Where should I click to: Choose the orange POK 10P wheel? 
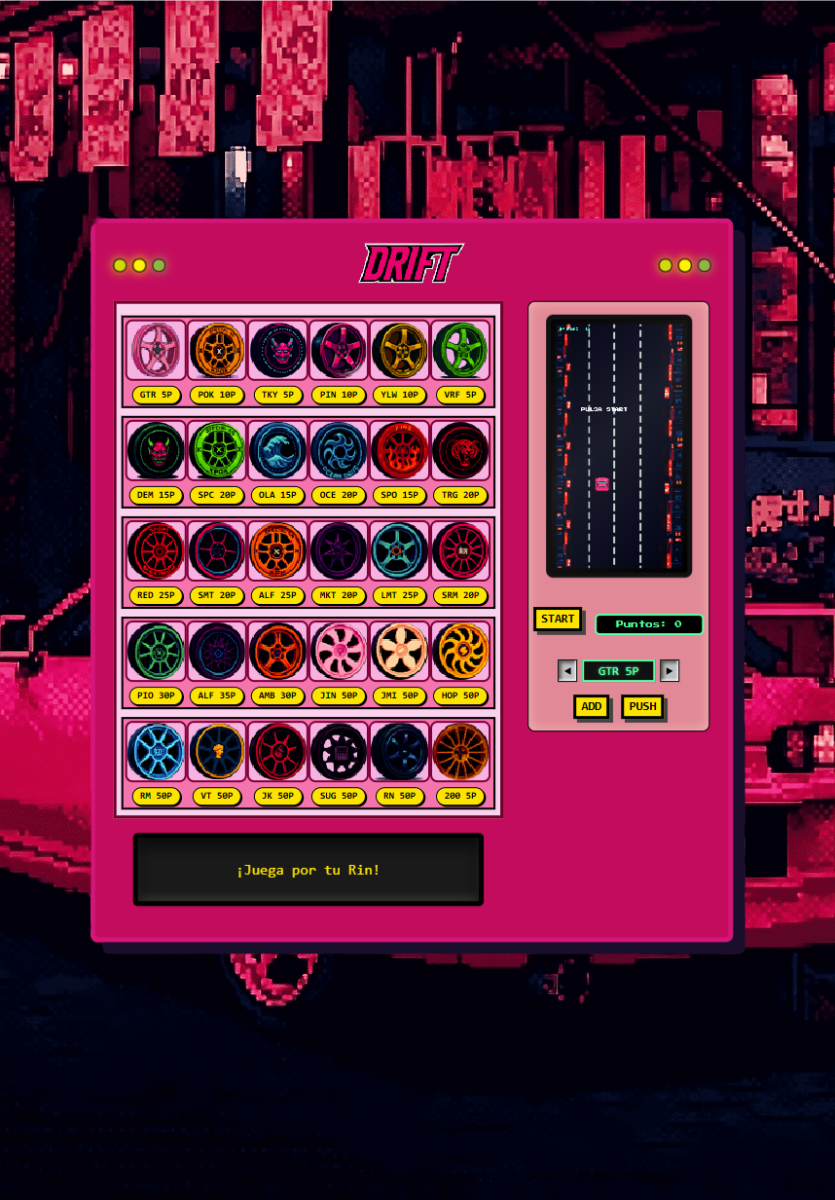pos(217,350)
